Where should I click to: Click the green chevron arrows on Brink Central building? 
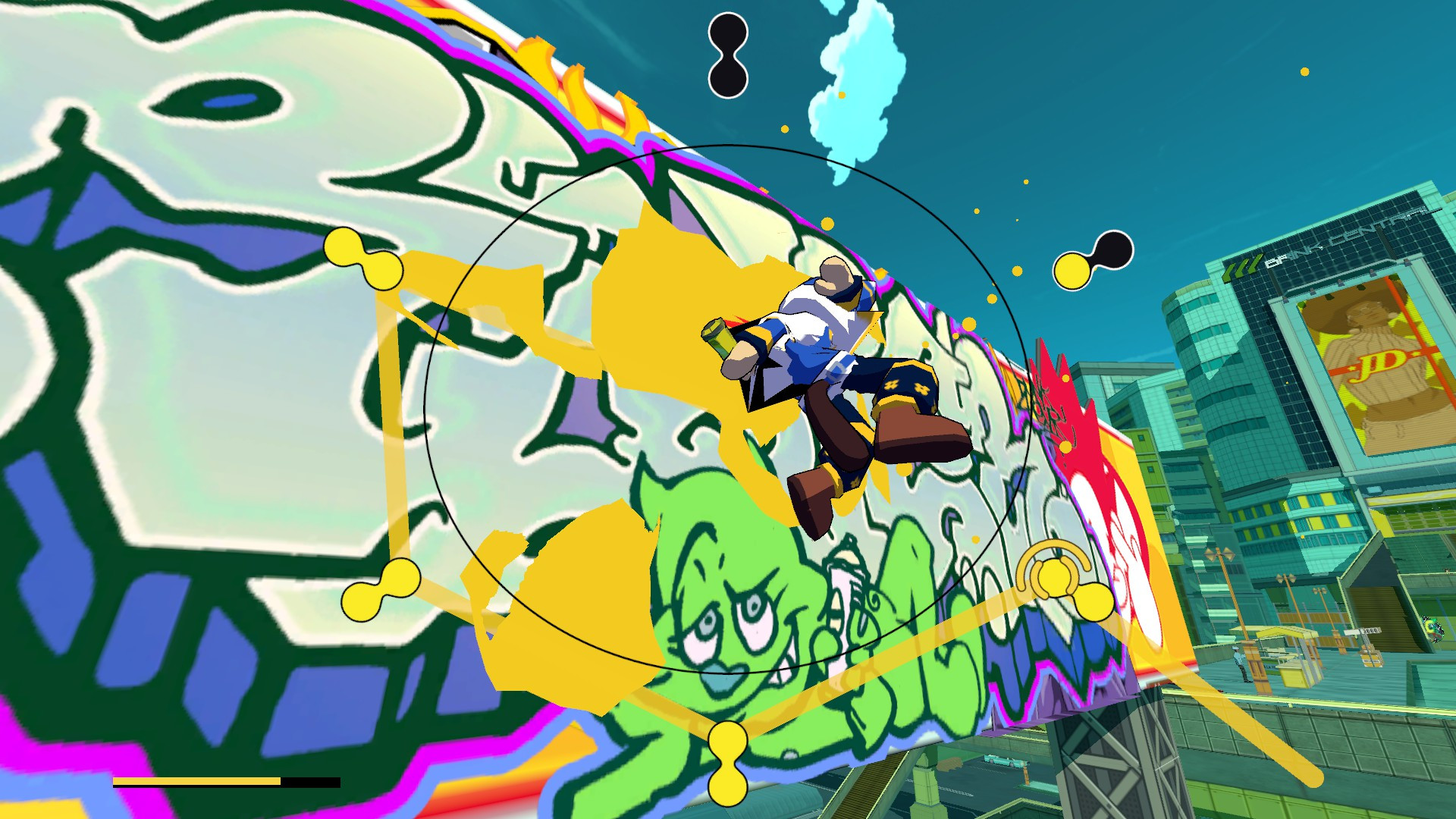tap(1244, 268)
